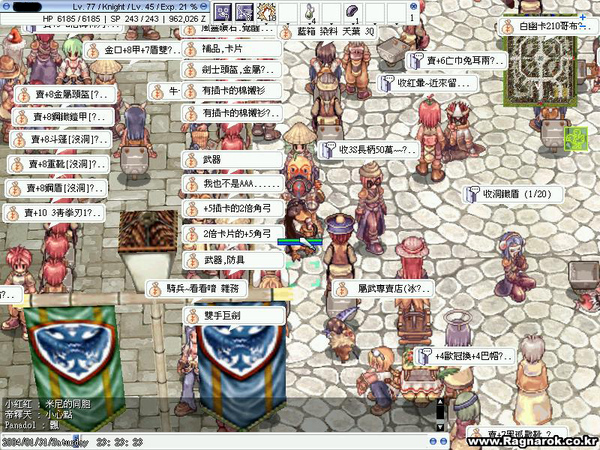Enter the 收32長柄50萬 chat room

pyautogui.click(x=369, y=150)
